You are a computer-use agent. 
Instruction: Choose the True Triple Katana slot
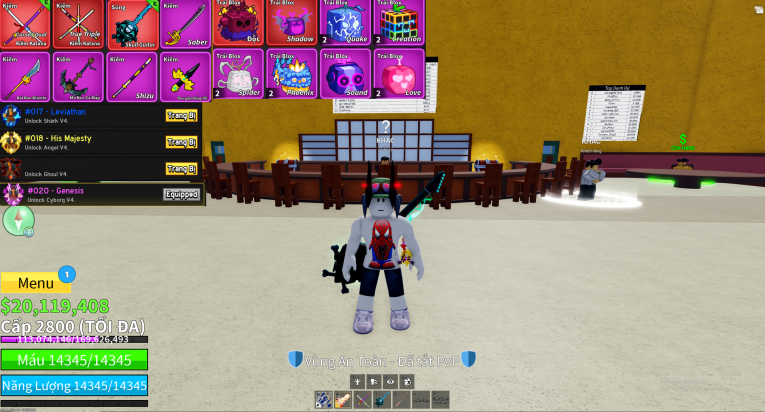pos(77,24)
